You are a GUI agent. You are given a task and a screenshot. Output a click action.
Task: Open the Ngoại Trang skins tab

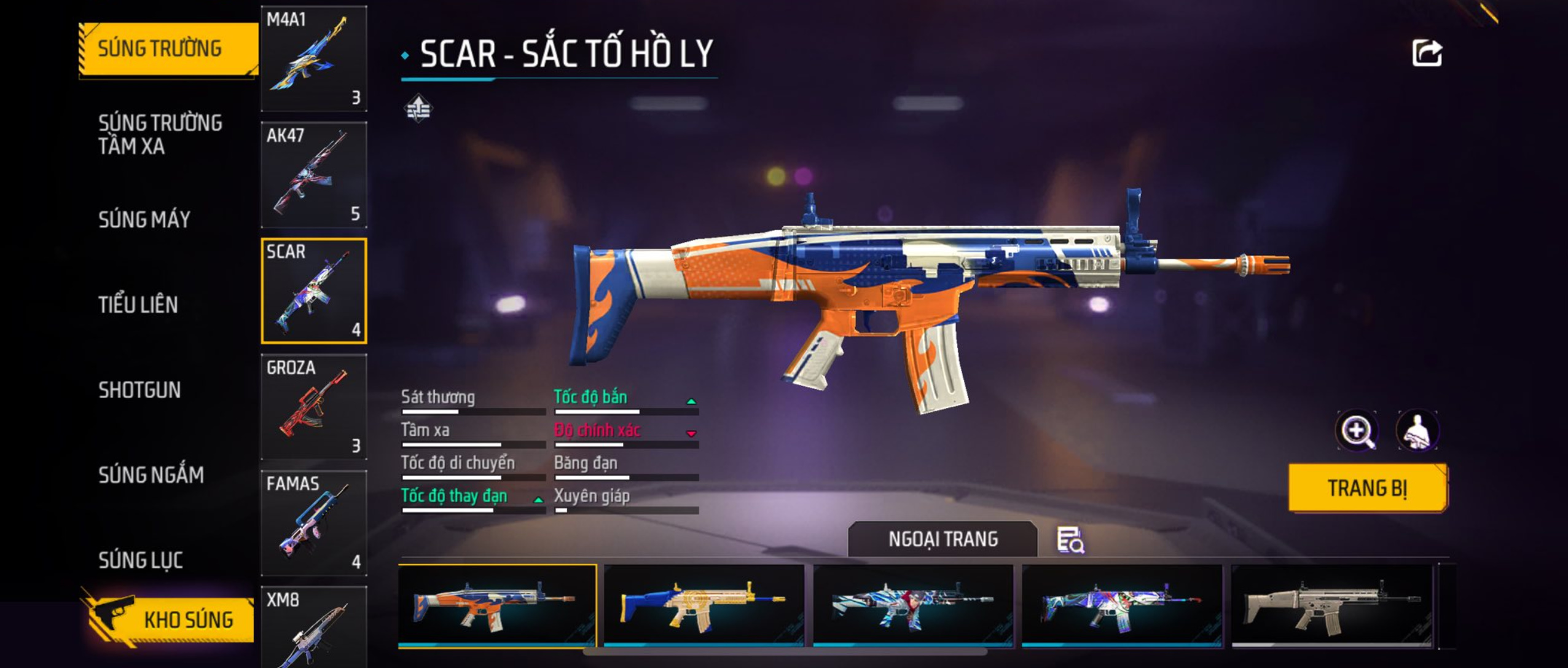pyautogui.click(x=943, y=539)
